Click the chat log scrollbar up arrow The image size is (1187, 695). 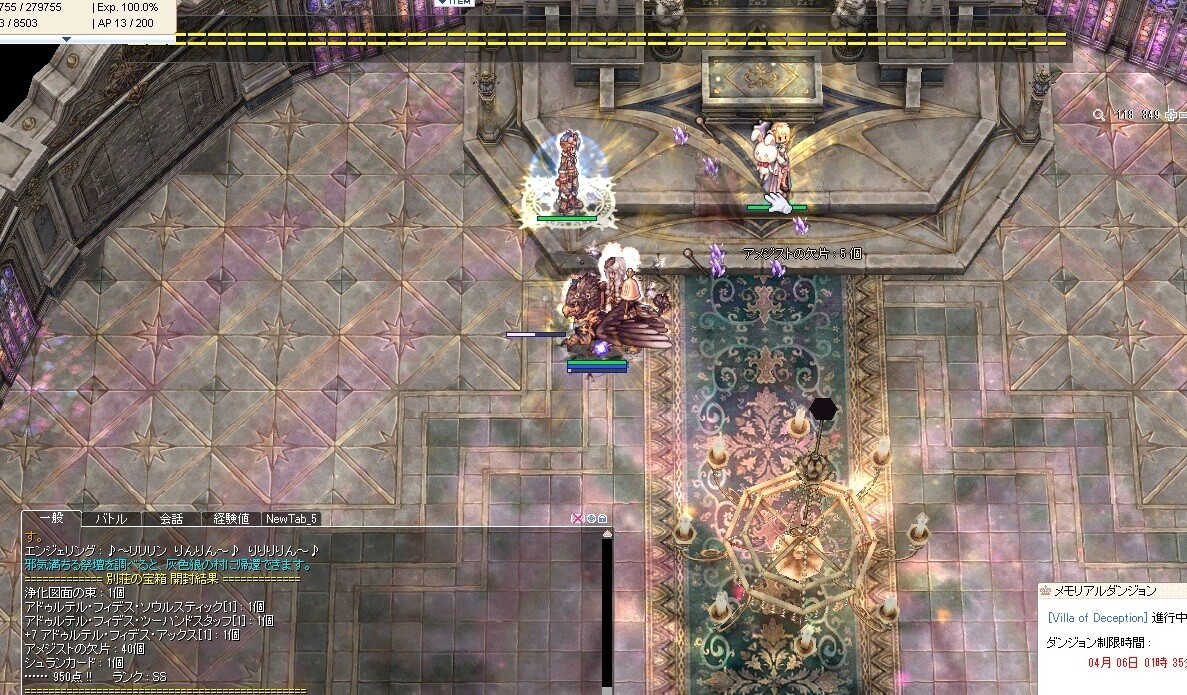coord(606,535)
